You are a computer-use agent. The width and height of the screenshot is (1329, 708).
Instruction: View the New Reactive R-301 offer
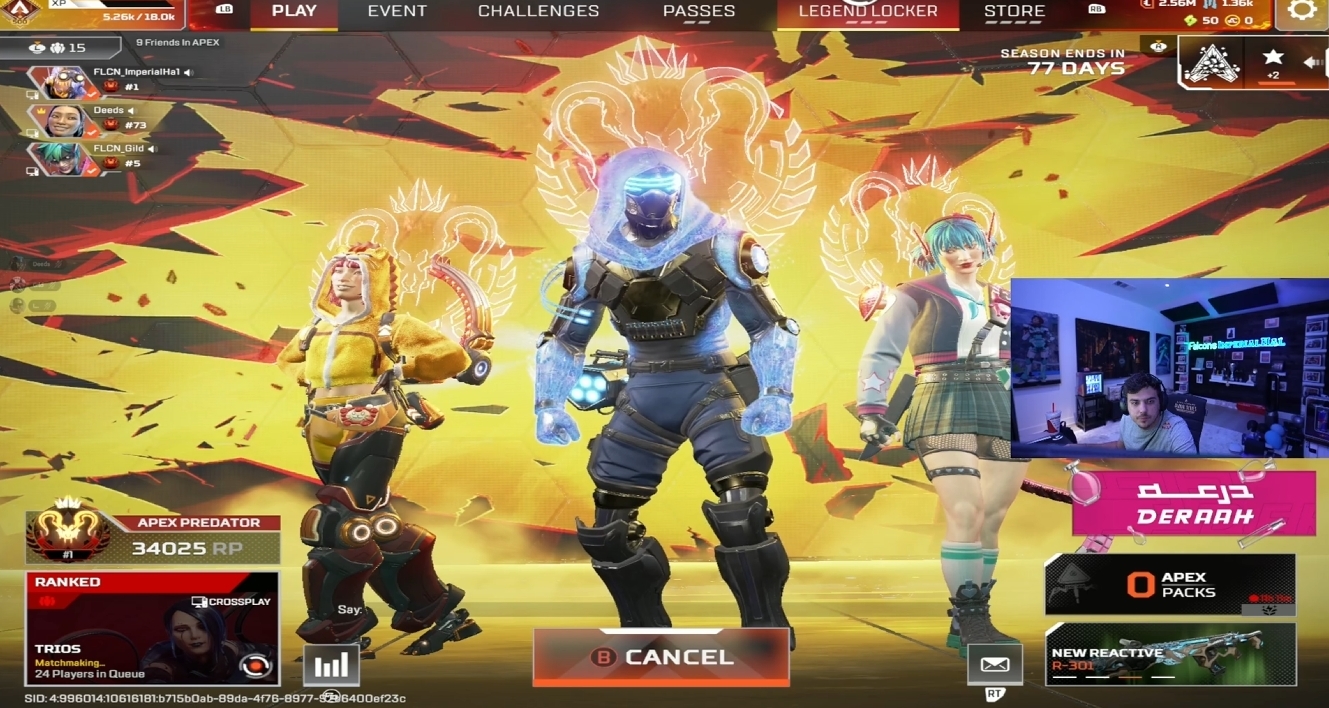tap(1169, 654)
